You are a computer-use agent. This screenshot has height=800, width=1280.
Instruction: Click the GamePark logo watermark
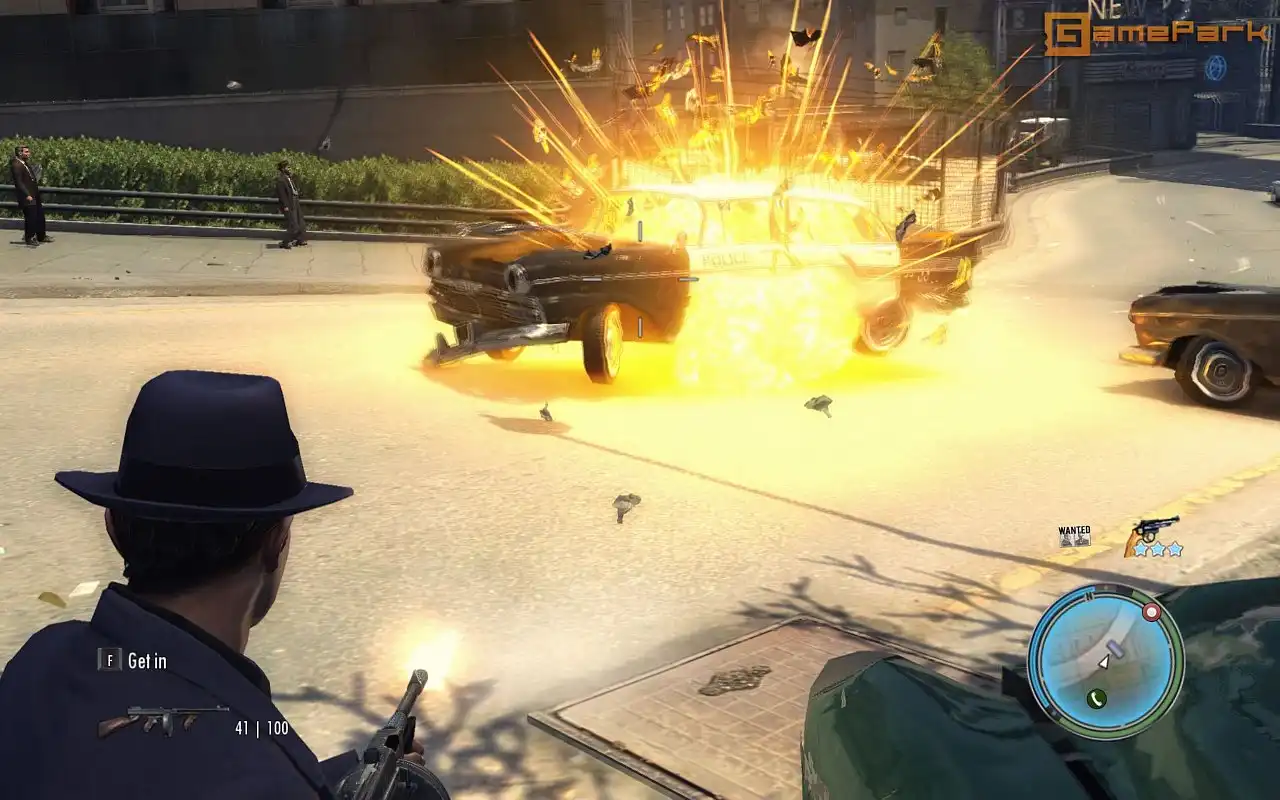1156,34
